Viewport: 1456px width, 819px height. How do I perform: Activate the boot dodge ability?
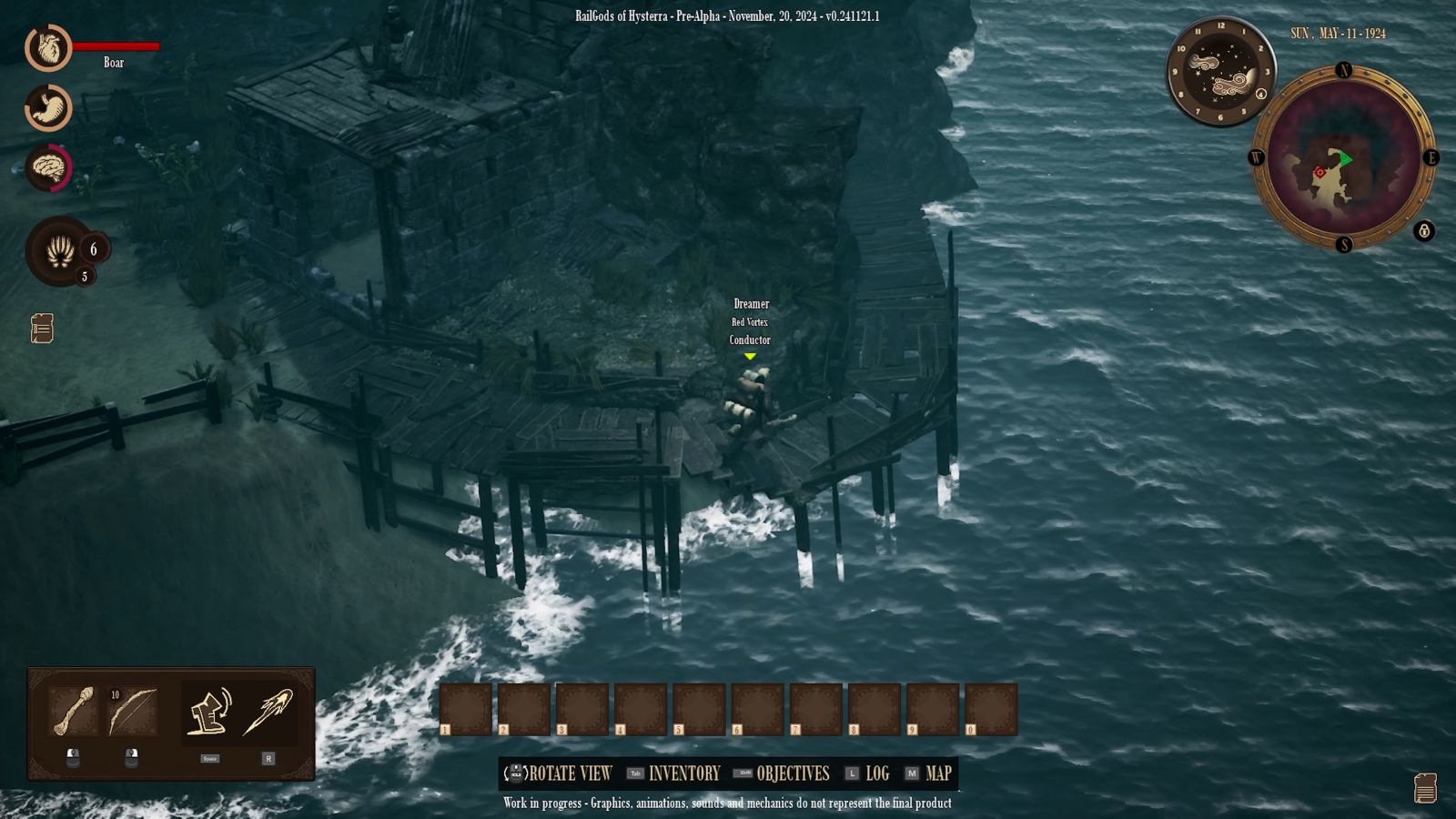pyautogui.click(x=209, y=712)
